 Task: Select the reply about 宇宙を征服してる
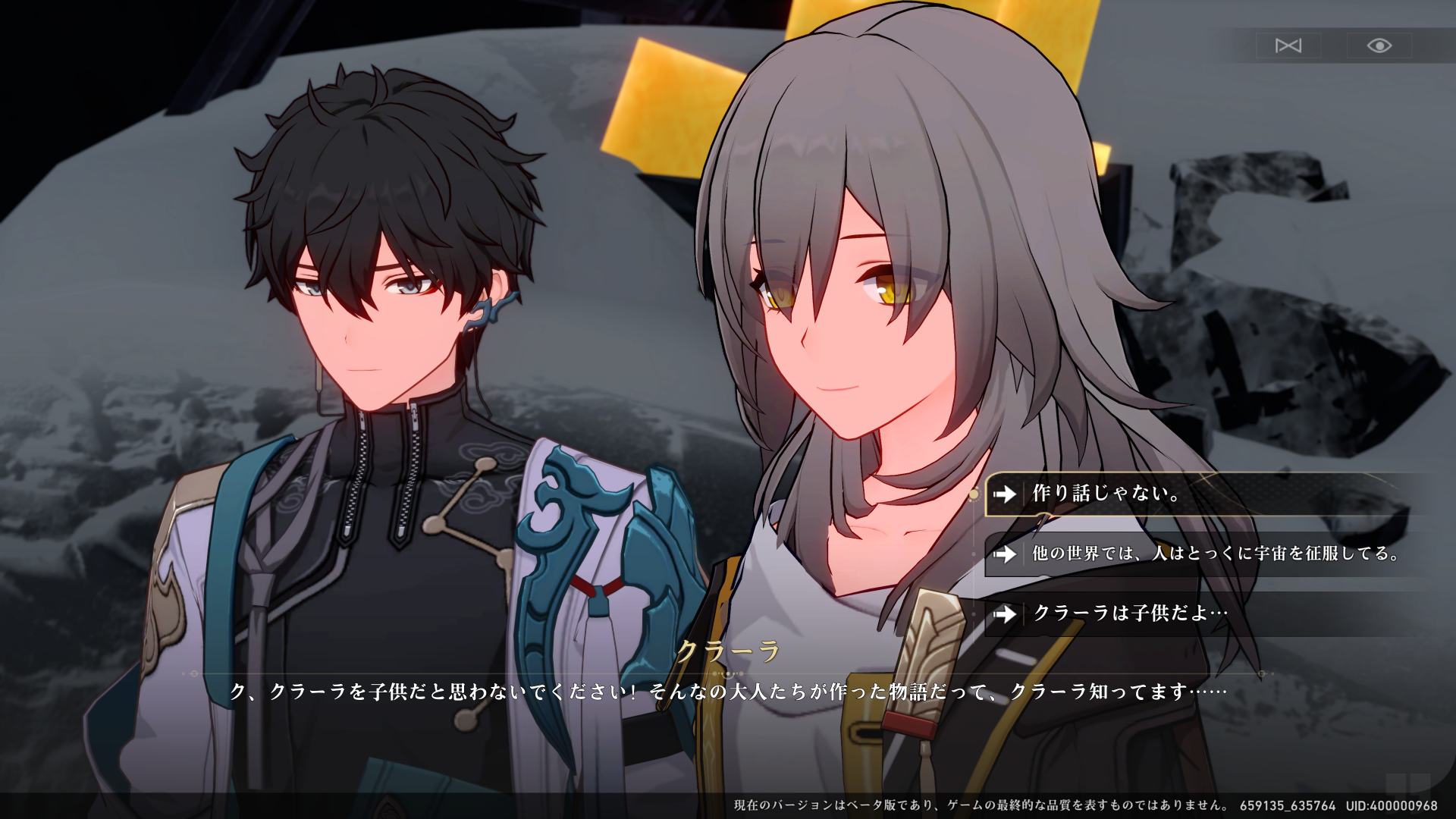tap(1213, 554)
